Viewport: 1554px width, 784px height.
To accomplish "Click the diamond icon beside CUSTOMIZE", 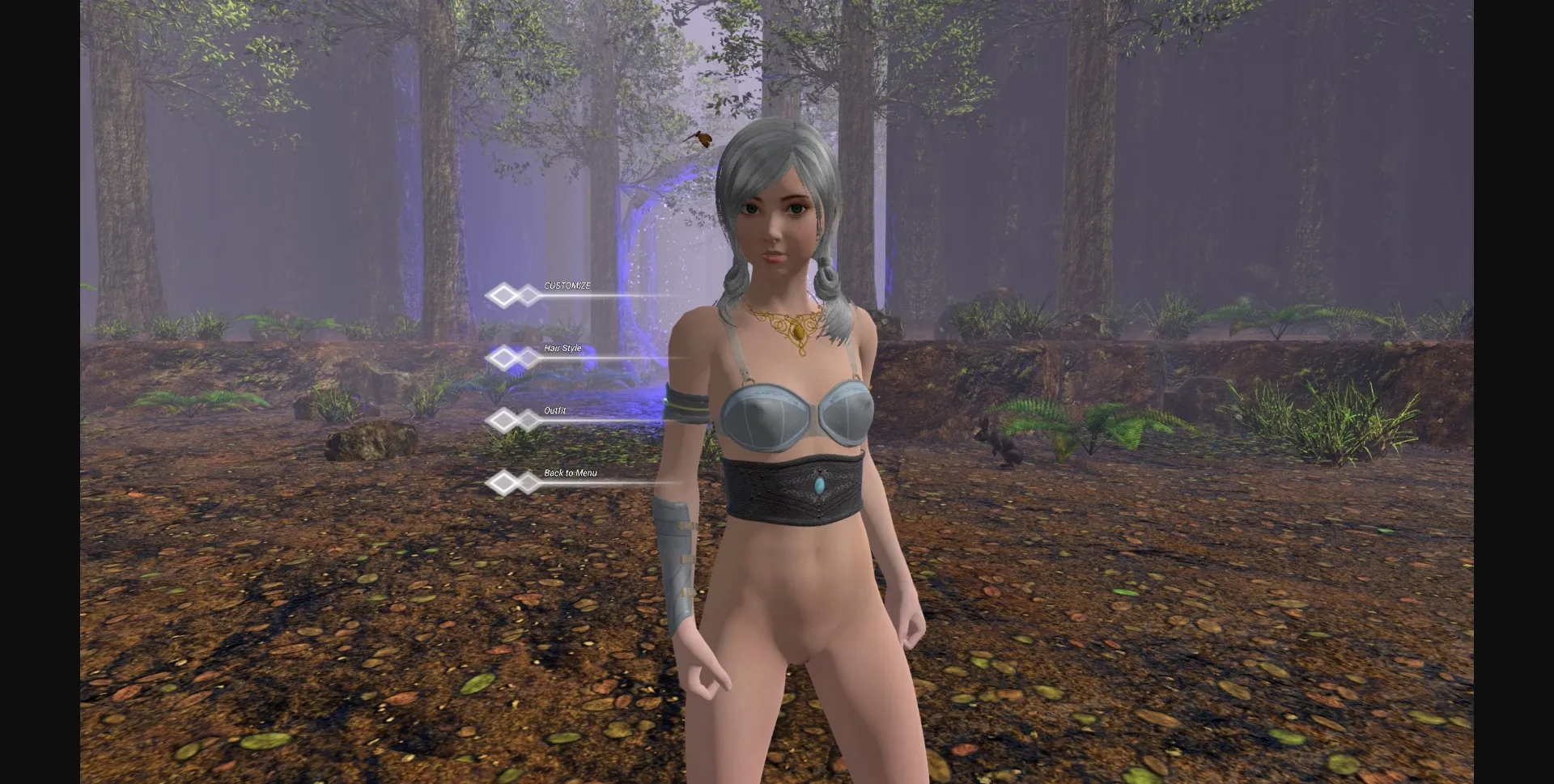I will (503, 296).
